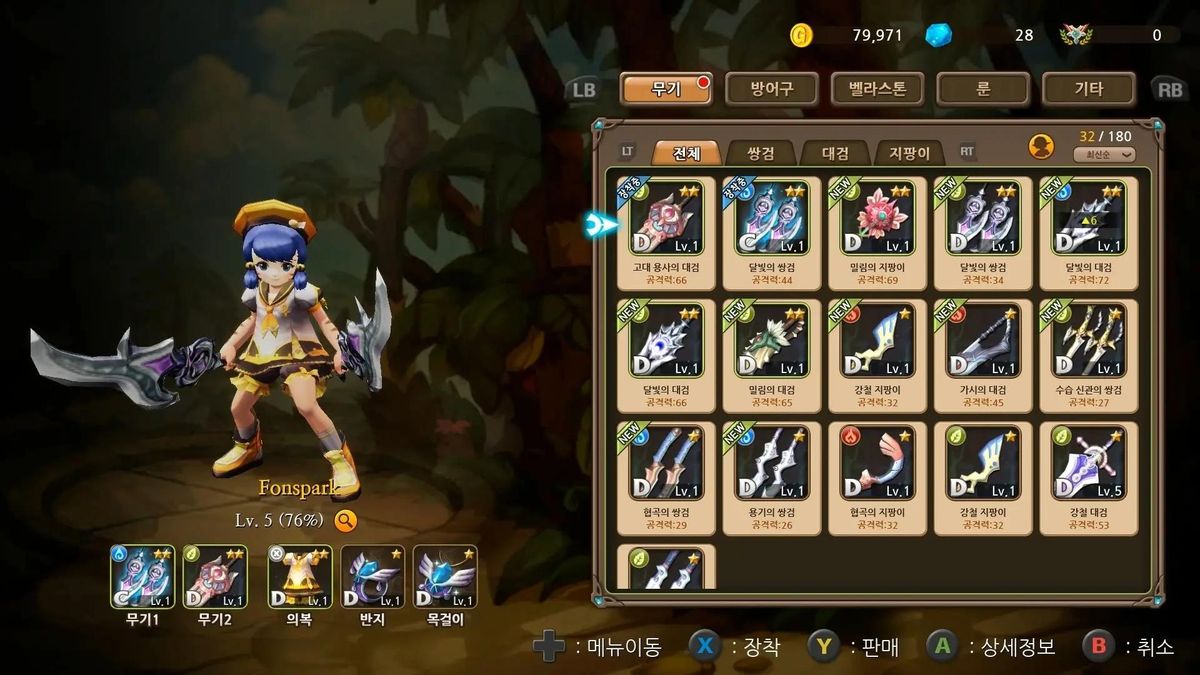Click the magnifier icon beside character level
Screen dimensions: 1200x675
click(x=345, y=520)
